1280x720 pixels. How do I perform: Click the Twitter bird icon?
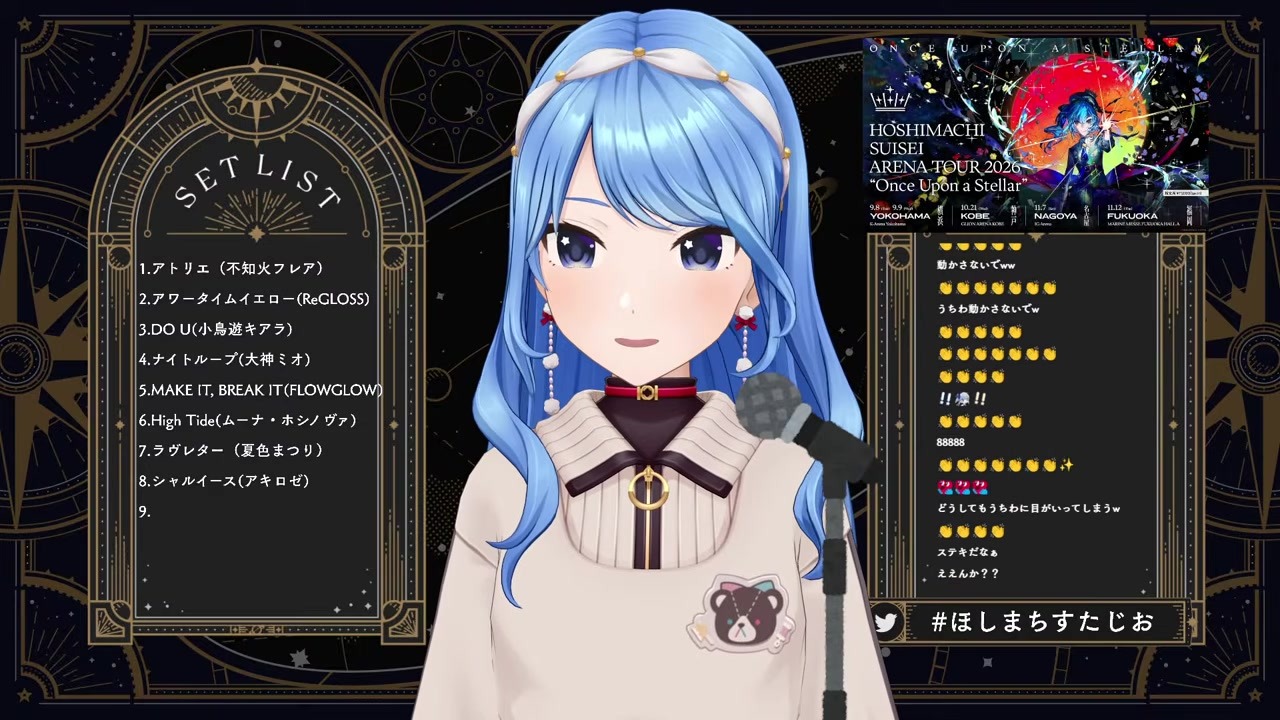click(x=885, y=622)
